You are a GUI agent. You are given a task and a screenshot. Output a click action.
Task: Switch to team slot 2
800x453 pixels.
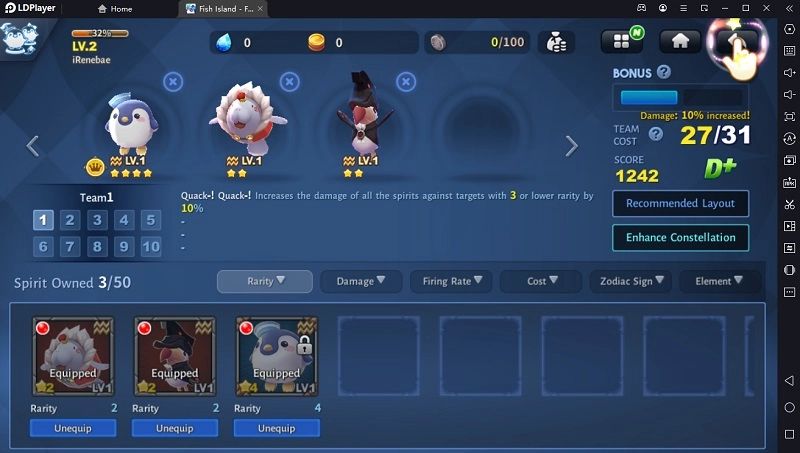pos(70,220)
